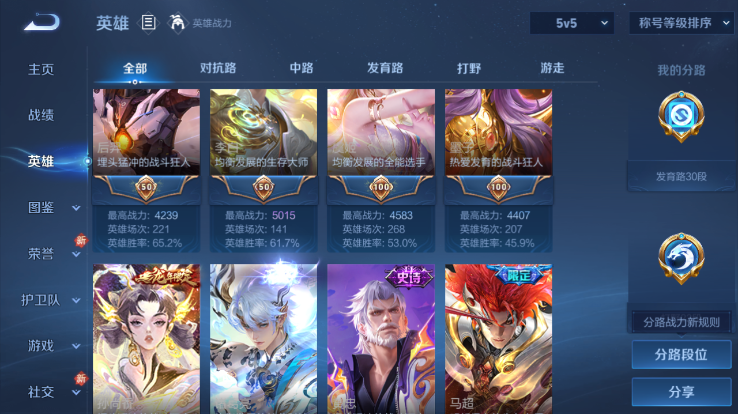Open the 称号等级排序 sort dropdown

[x=681, y=23]
